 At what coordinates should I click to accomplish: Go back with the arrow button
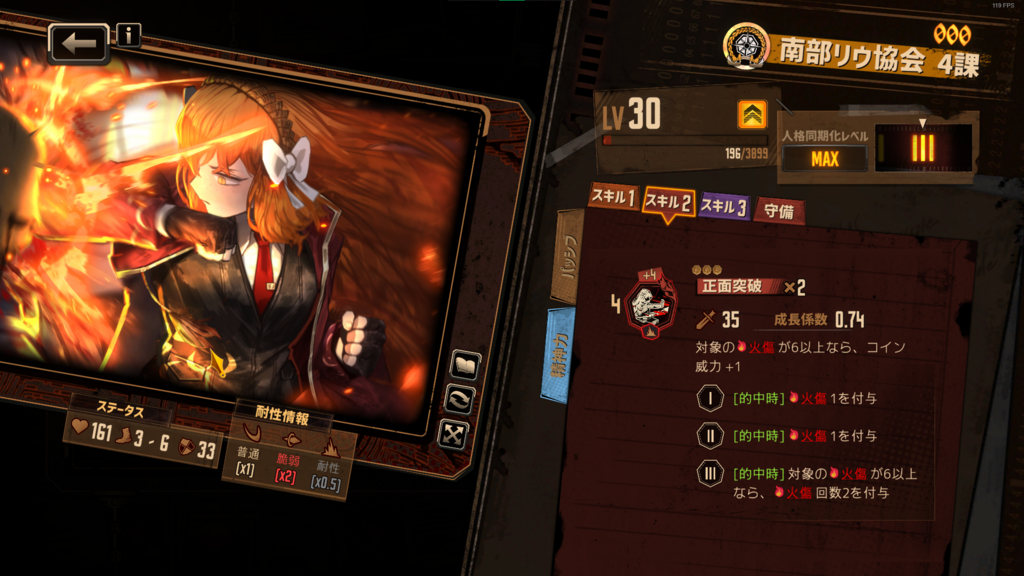point(79,43)
